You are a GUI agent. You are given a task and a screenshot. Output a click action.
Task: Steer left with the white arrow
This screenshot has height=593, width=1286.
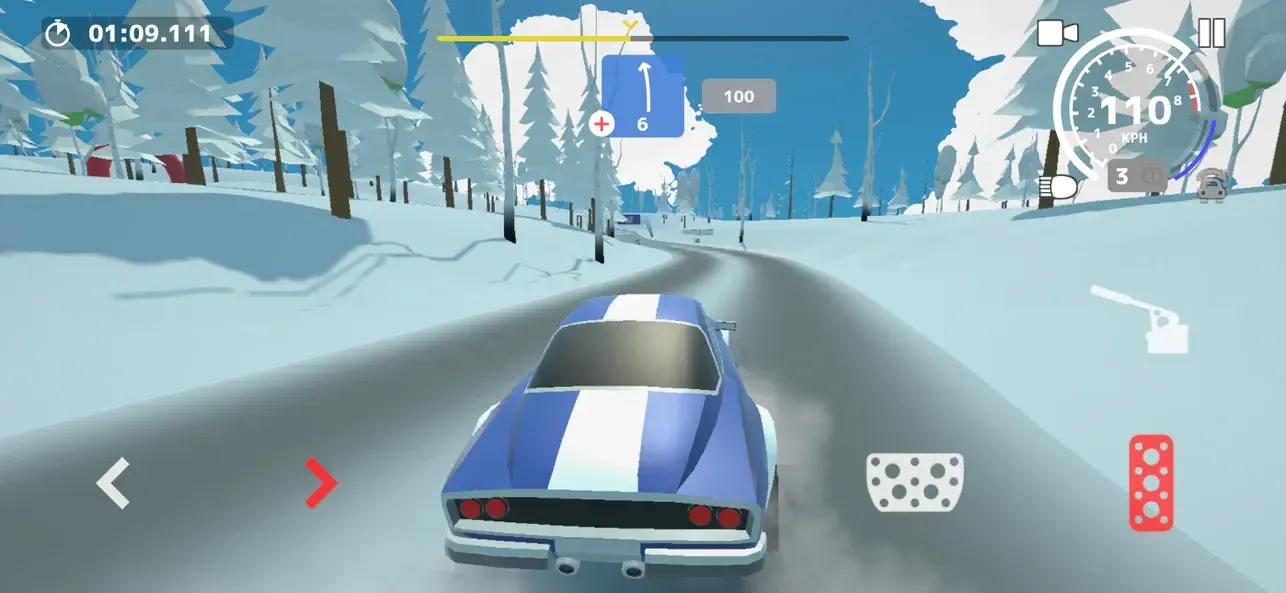(x=113, y=483)
